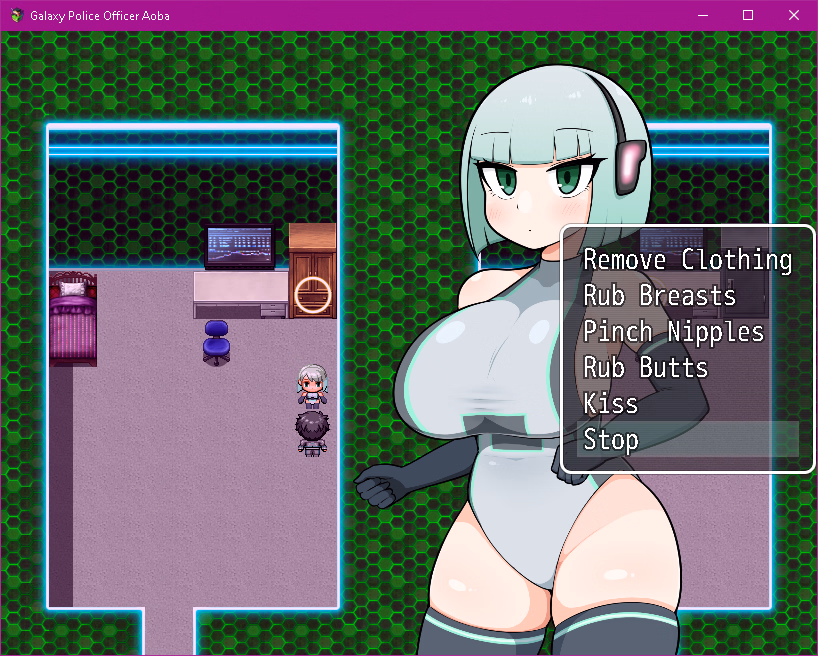Select the Rub Butts entry
This screenshot has width=818, height=656.
tap(646, 368)
